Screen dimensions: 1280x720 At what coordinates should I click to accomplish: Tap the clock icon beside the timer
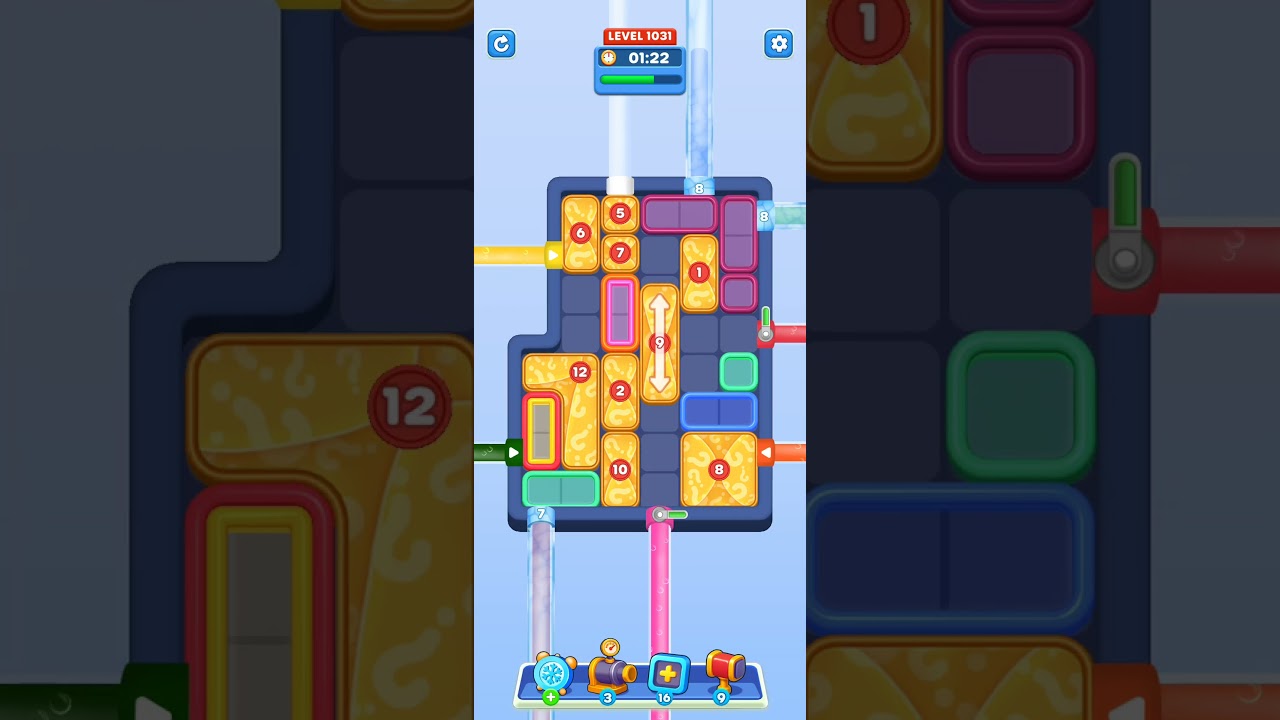click(x=608, y=58)
